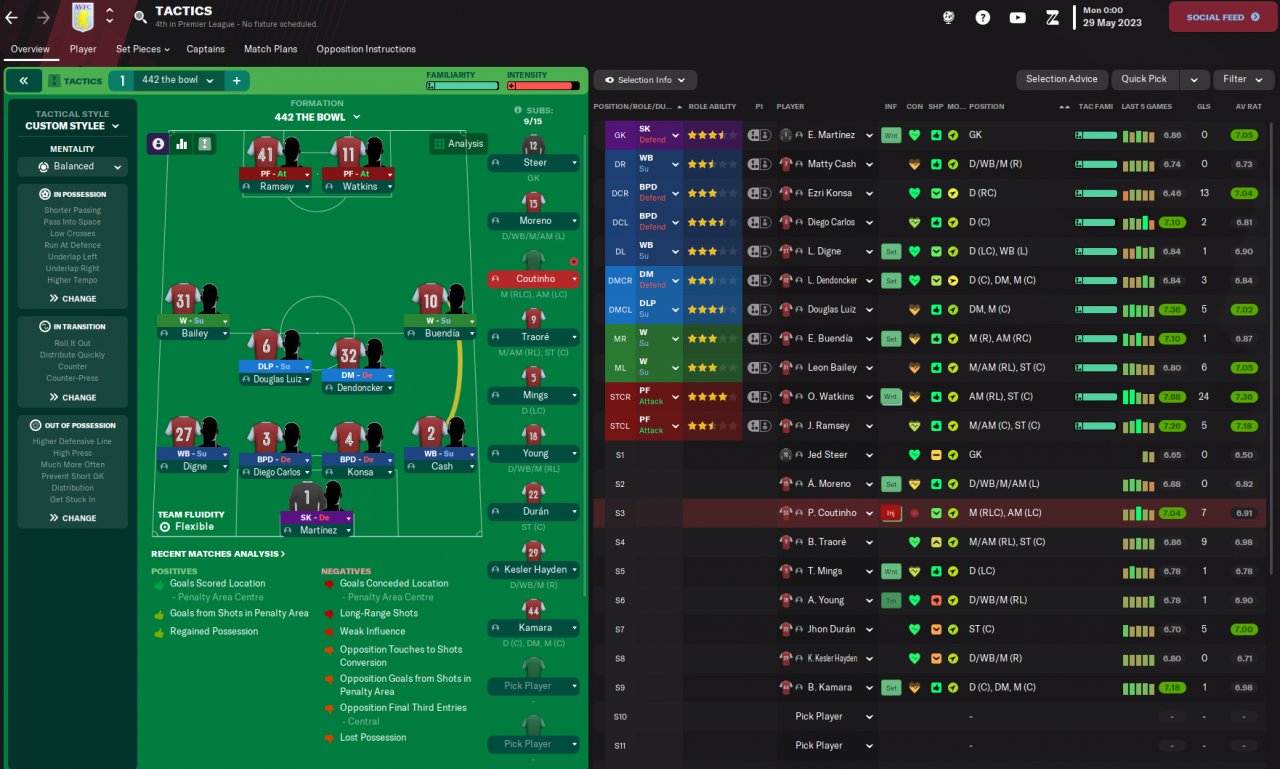Select O. Watkins in the player list
This screenshot has width=1280, height=769.
828,397
